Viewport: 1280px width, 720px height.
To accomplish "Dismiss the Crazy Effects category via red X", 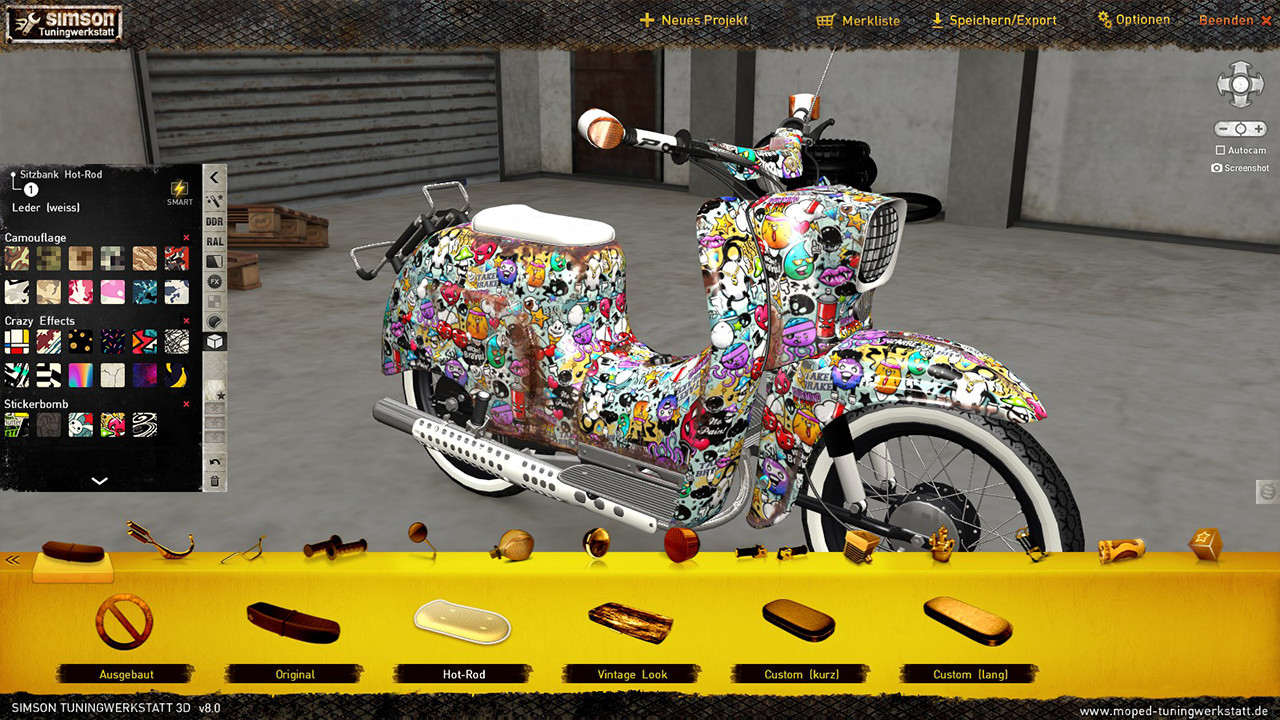I will coord(186,320).
